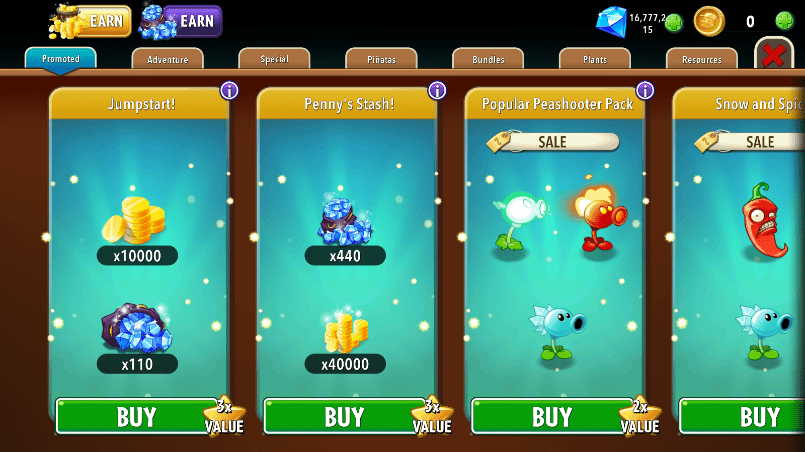Add more gems with green plus
Image resolution: width=805 pixels, height=452 pixels.
pos(674,22)
